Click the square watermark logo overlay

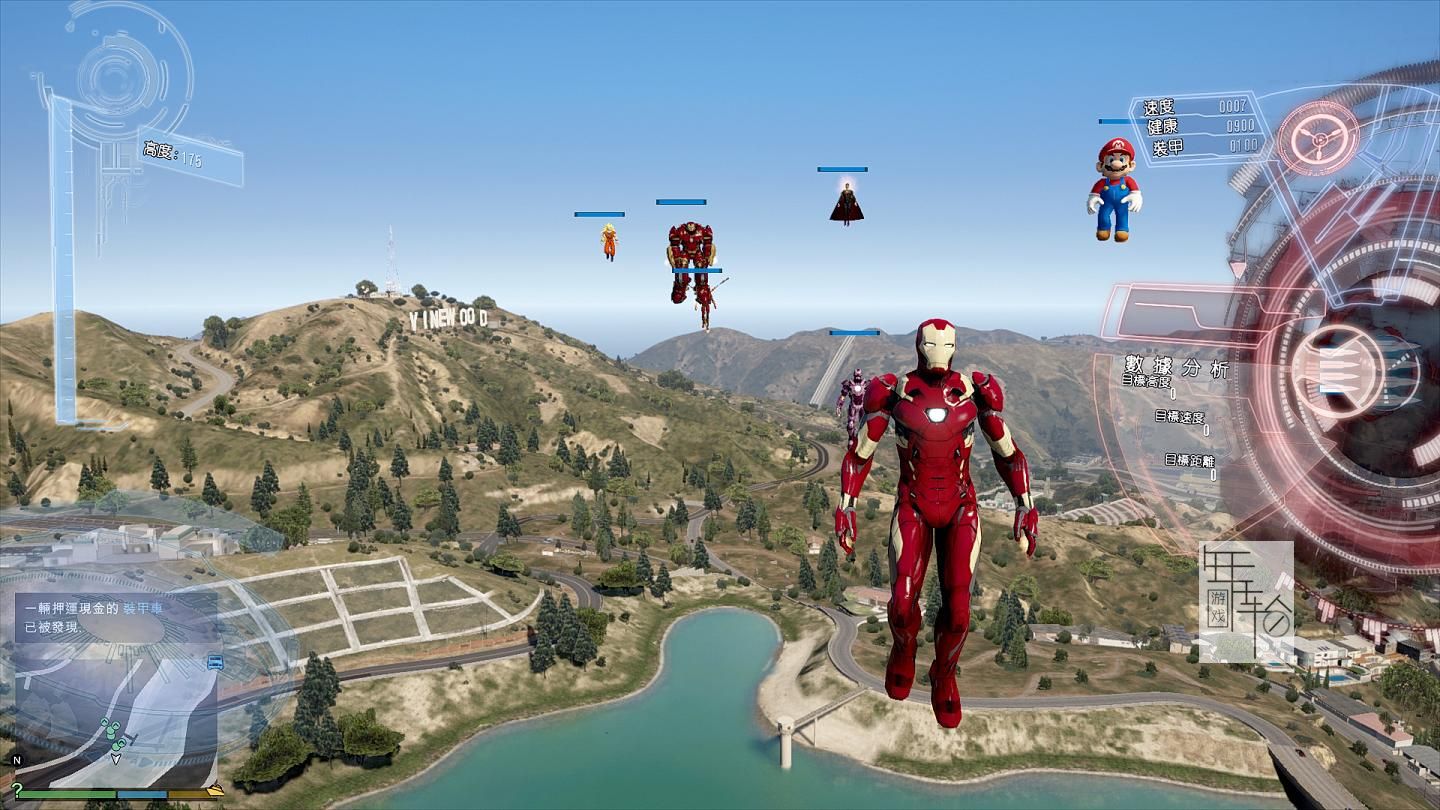tap(1246, 603)
